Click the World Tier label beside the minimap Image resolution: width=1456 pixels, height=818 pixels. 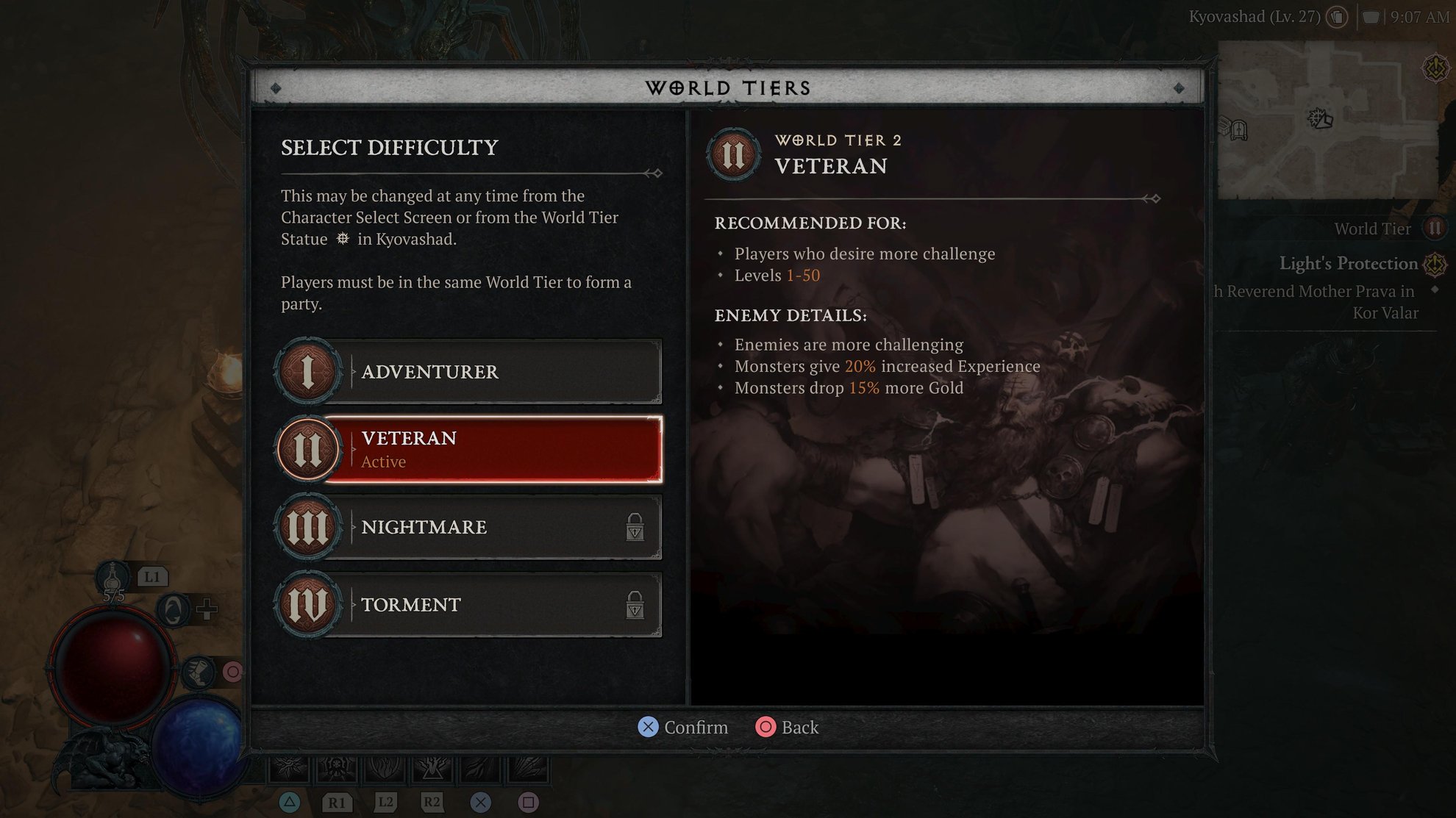click(x=1372, y=228)
